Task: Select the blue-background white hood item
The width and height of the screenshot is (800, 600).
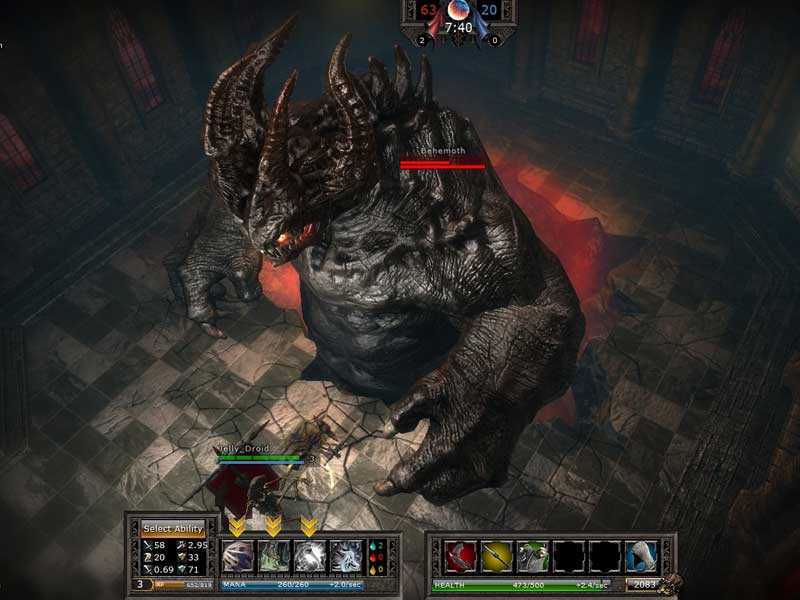Action: coord(641,555)
